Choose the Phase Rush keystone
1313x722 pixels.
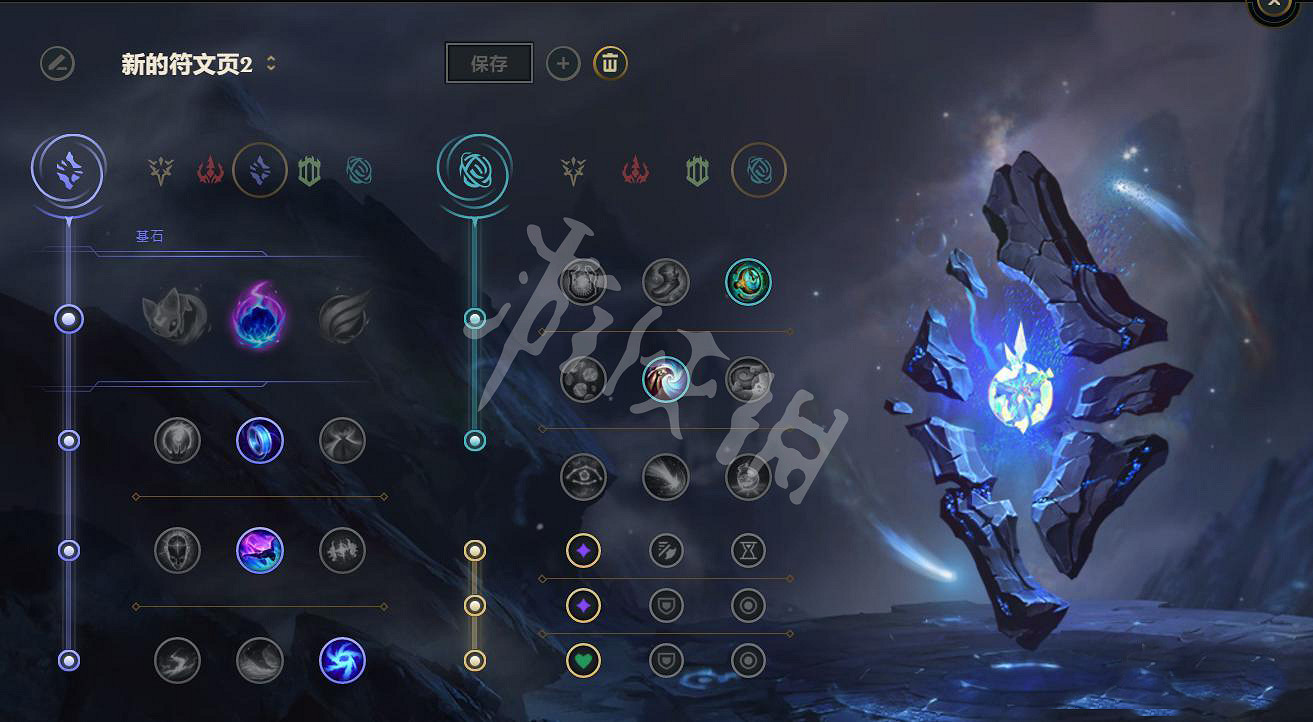click(342, 318)
